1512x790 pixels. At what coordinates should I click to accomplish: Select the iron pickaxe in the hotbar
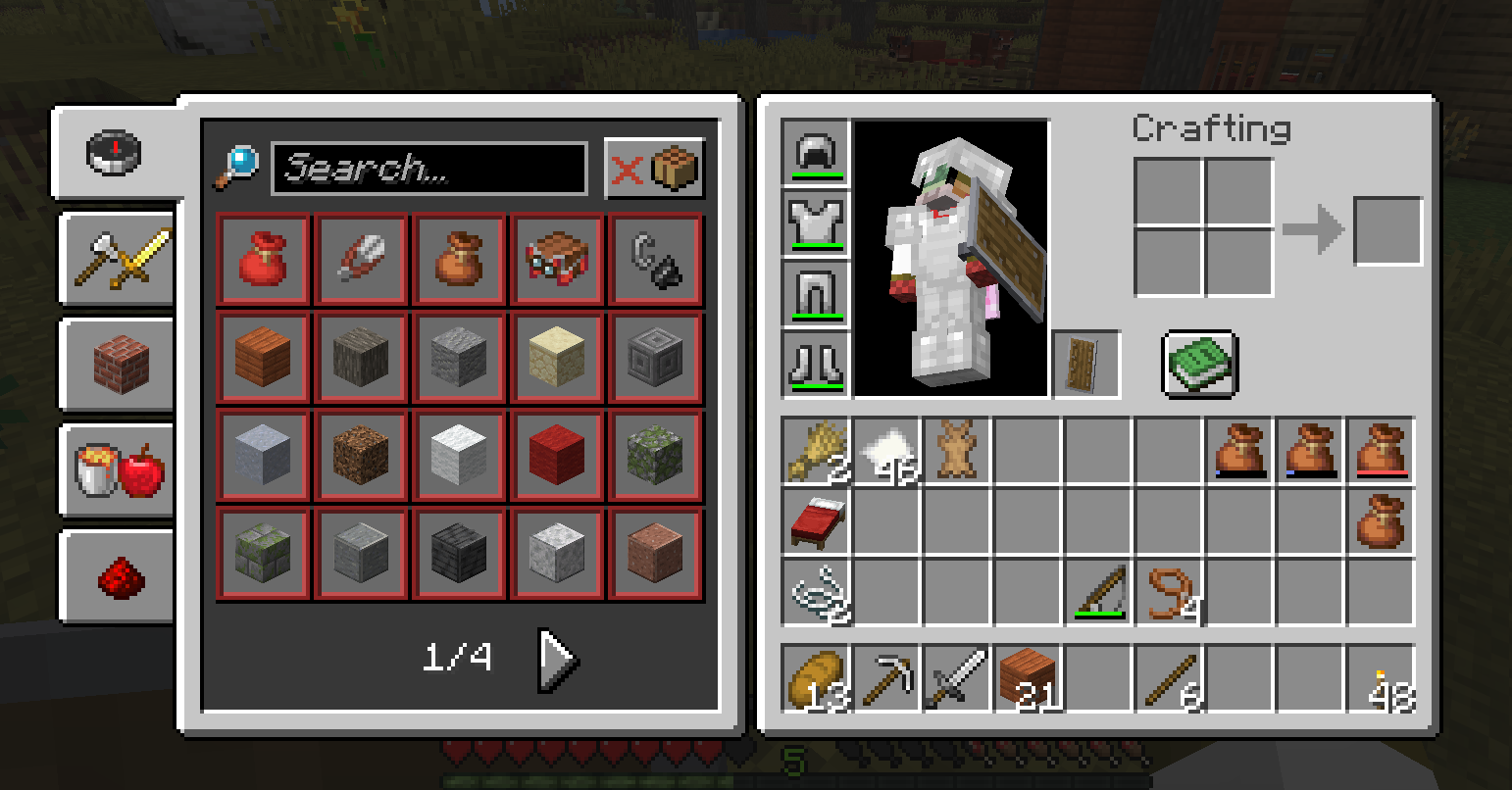point(886,679)
